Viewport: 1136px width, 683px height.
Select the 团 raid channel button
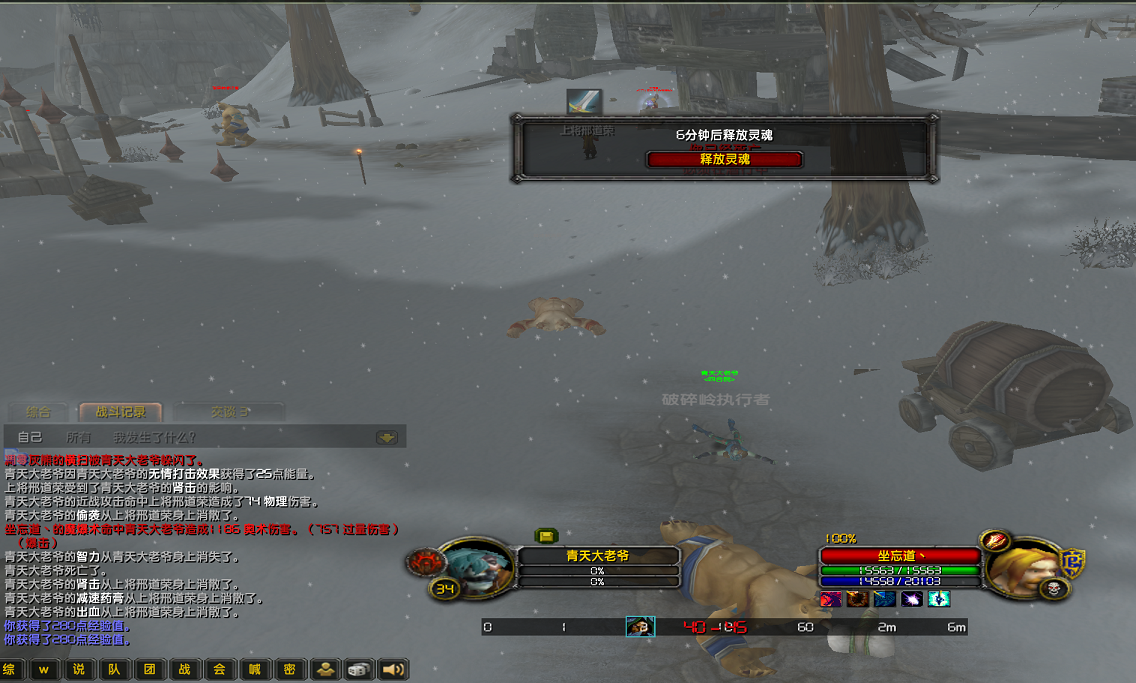tap(149, 669)
